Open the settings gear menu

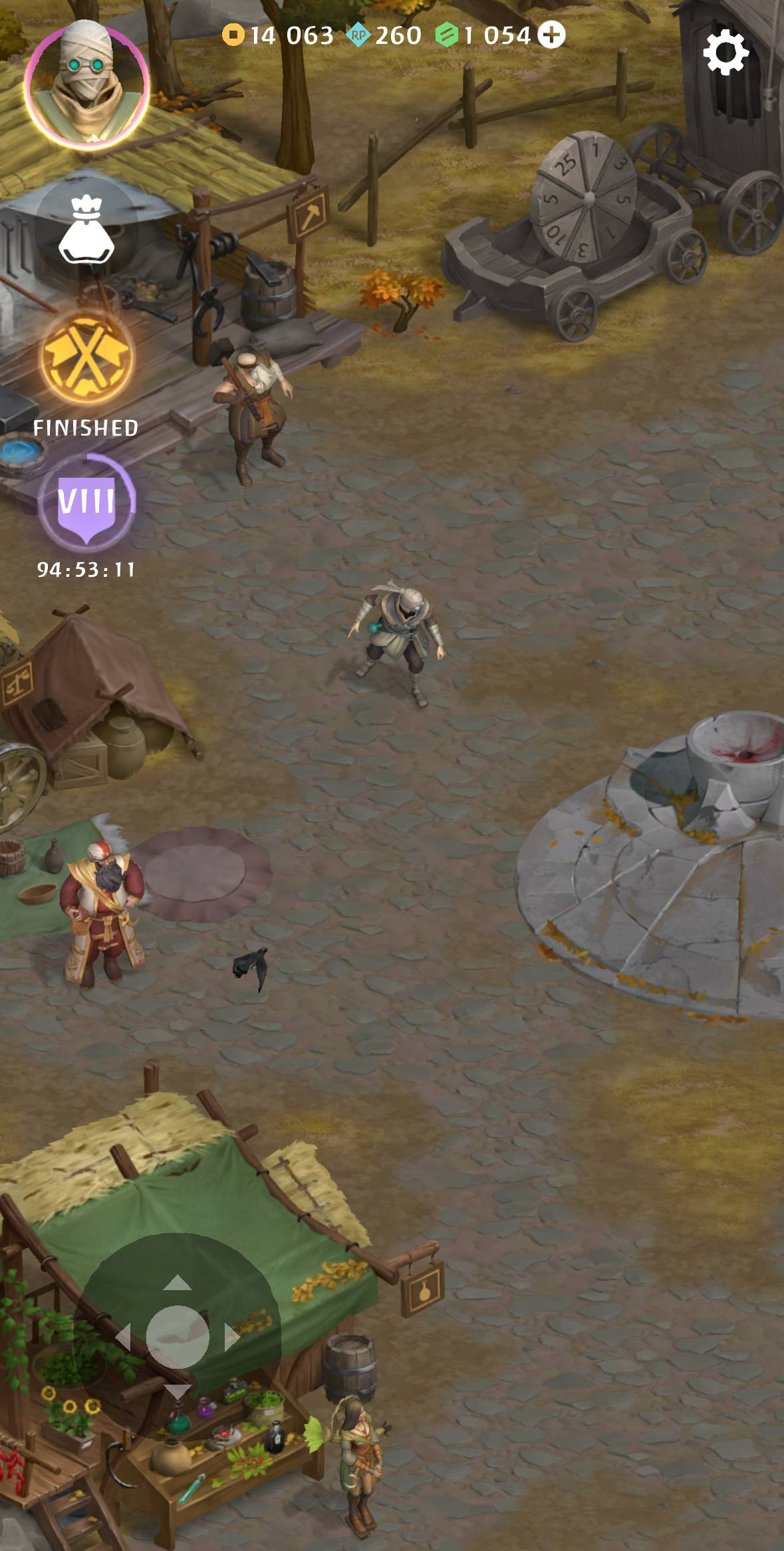[x=725, y=52]
